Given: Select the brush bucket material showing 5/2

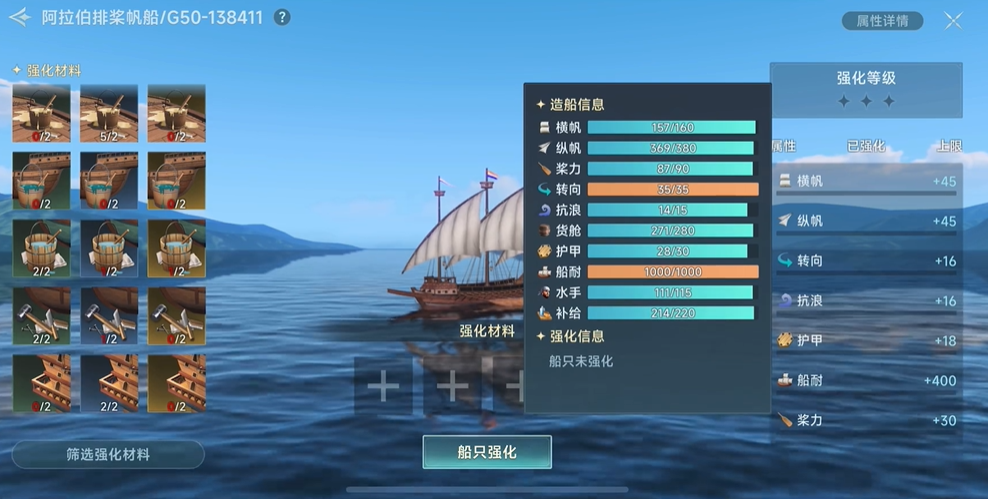Looking at the screenshot, I should point(108,113).
